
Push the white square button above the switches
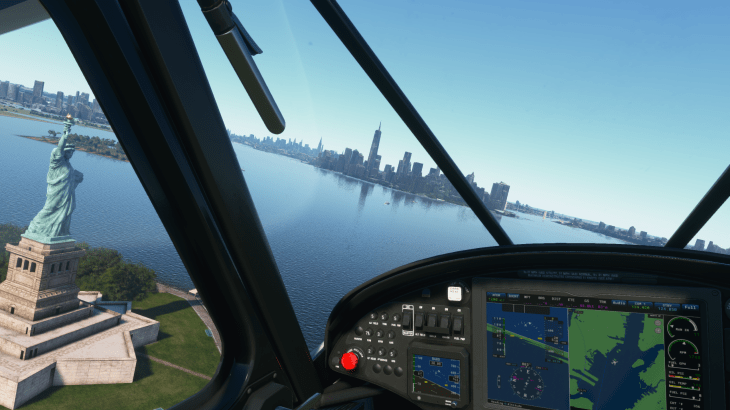coord(454,293)
